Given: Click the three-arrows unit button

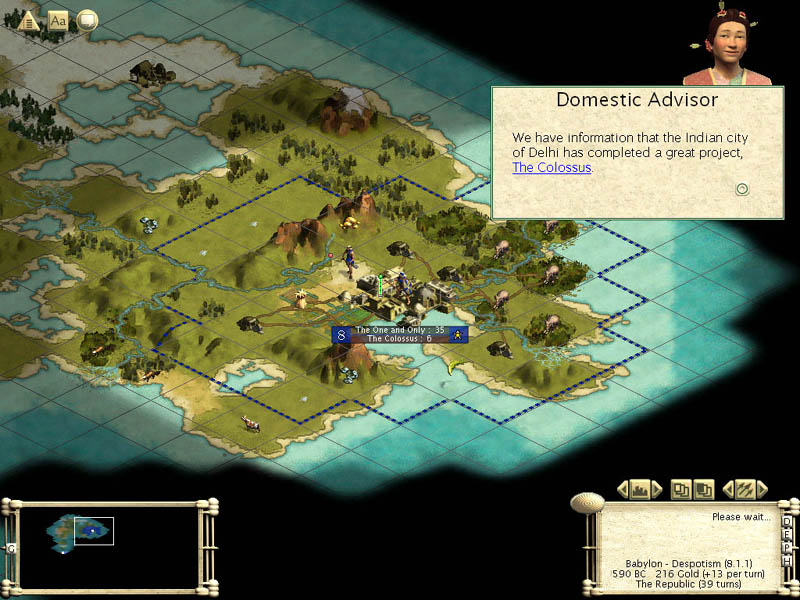Looking at the screenshot, I should point(744,489).
